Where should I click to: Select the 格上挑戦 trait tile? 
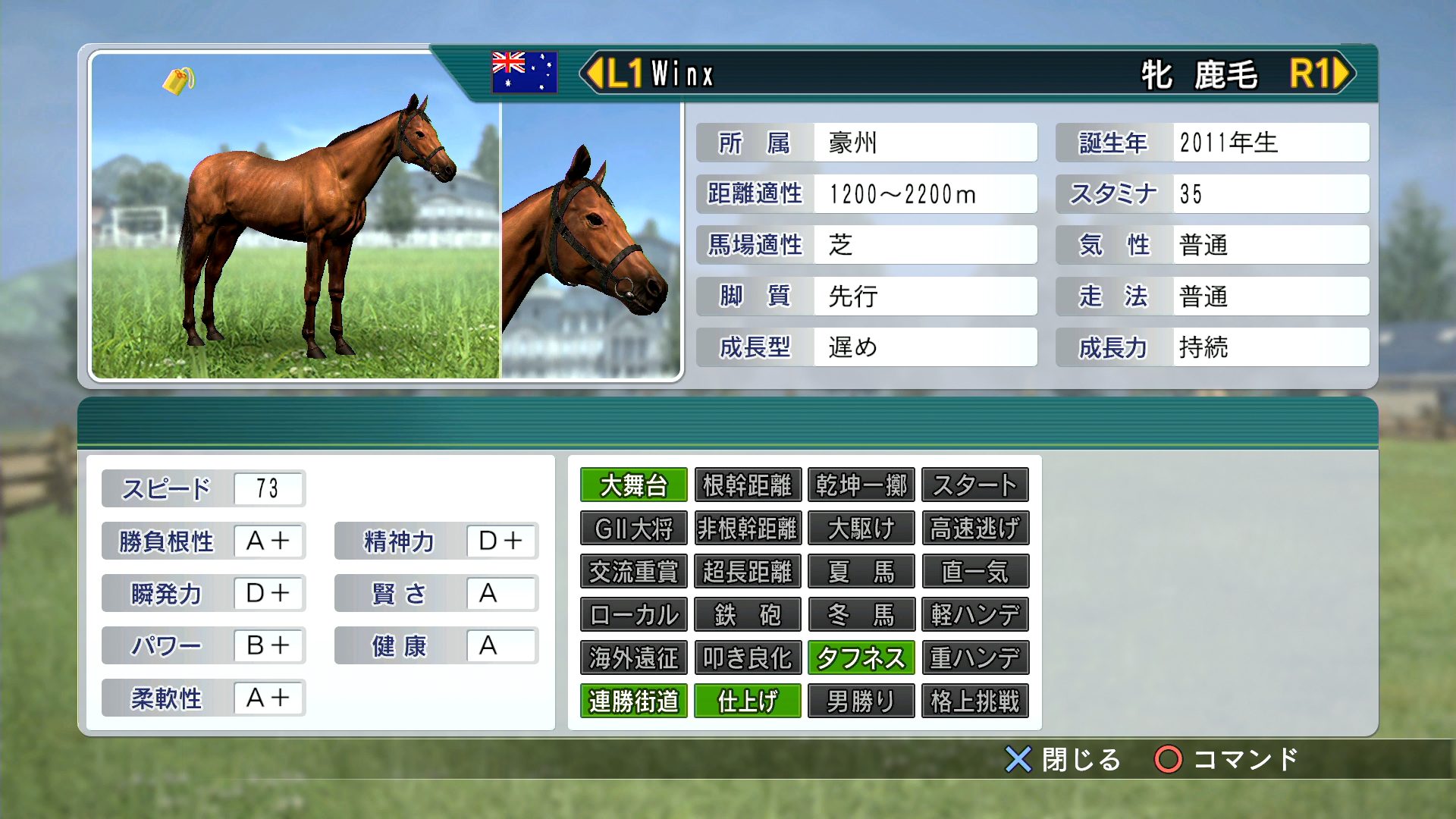point(974,701)
